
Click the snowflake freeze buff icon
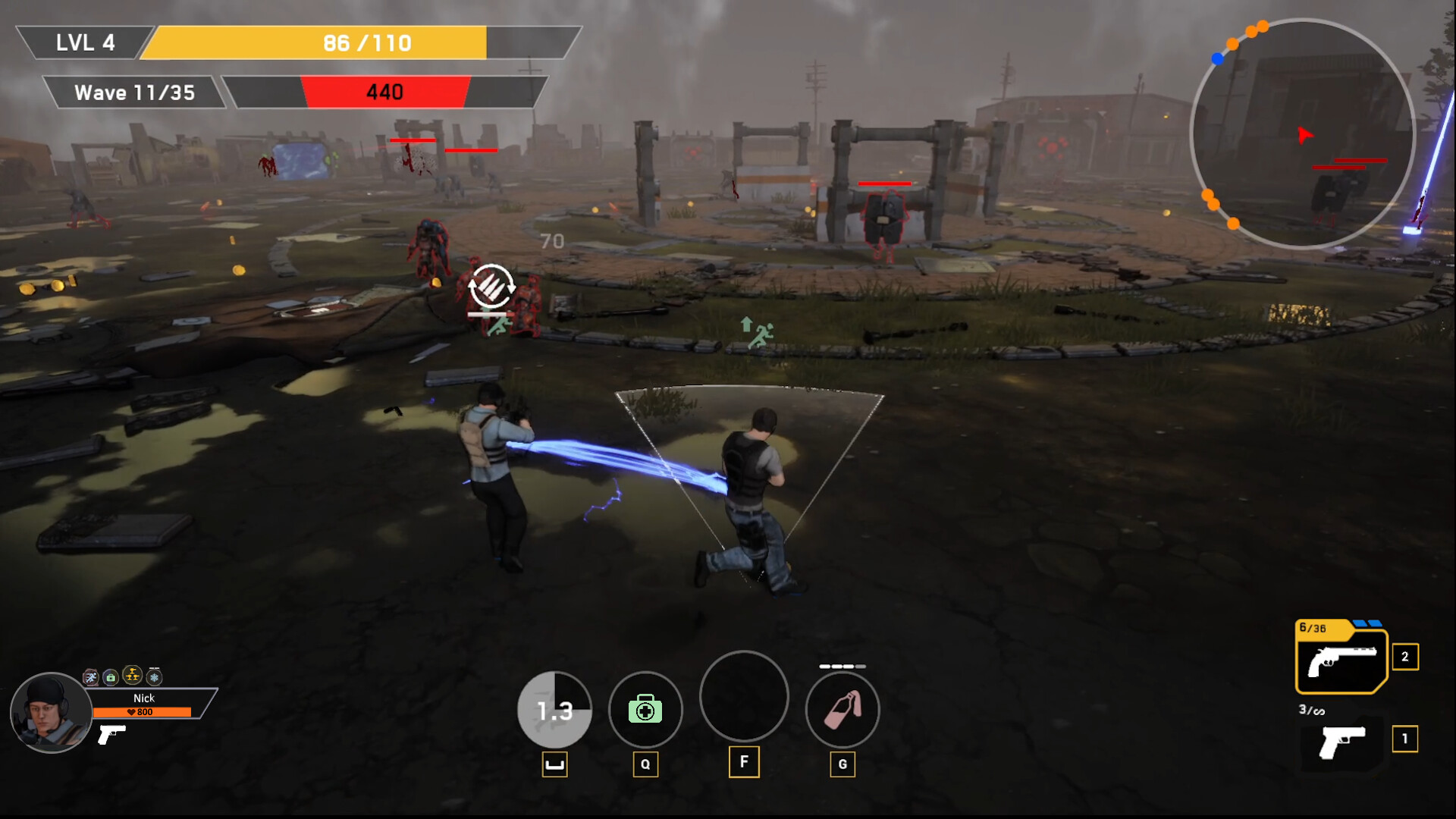coord(153,676)
